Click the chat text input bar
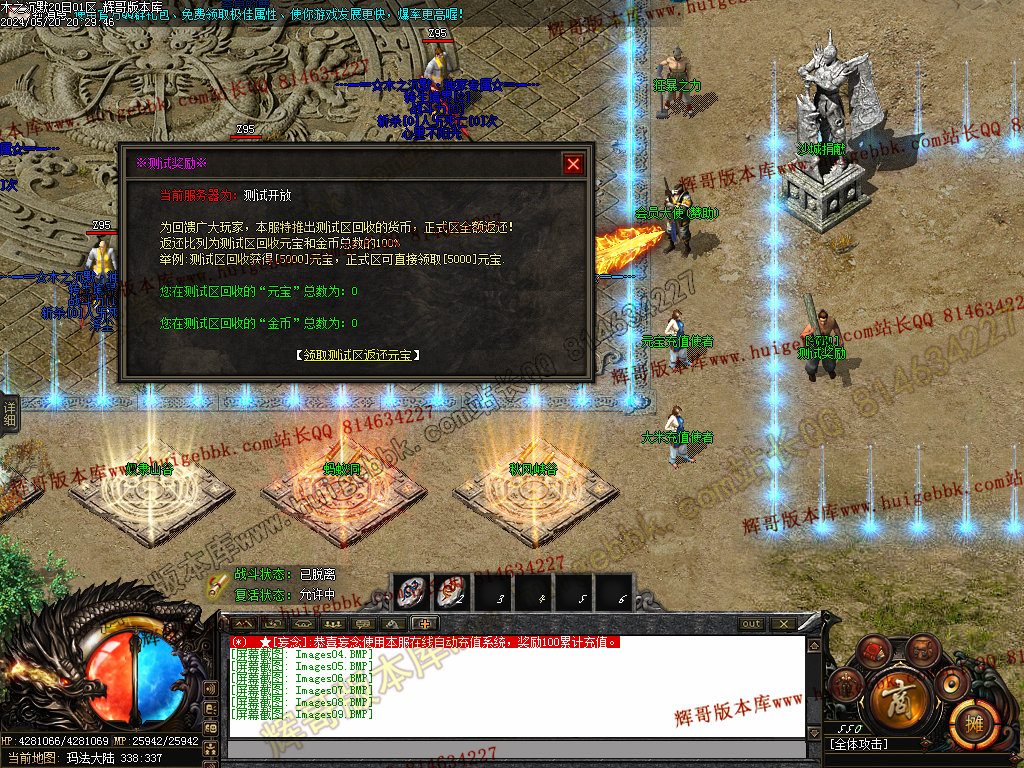The width and height of the screenshot is (1024, 768). click(x=515, y=750)
